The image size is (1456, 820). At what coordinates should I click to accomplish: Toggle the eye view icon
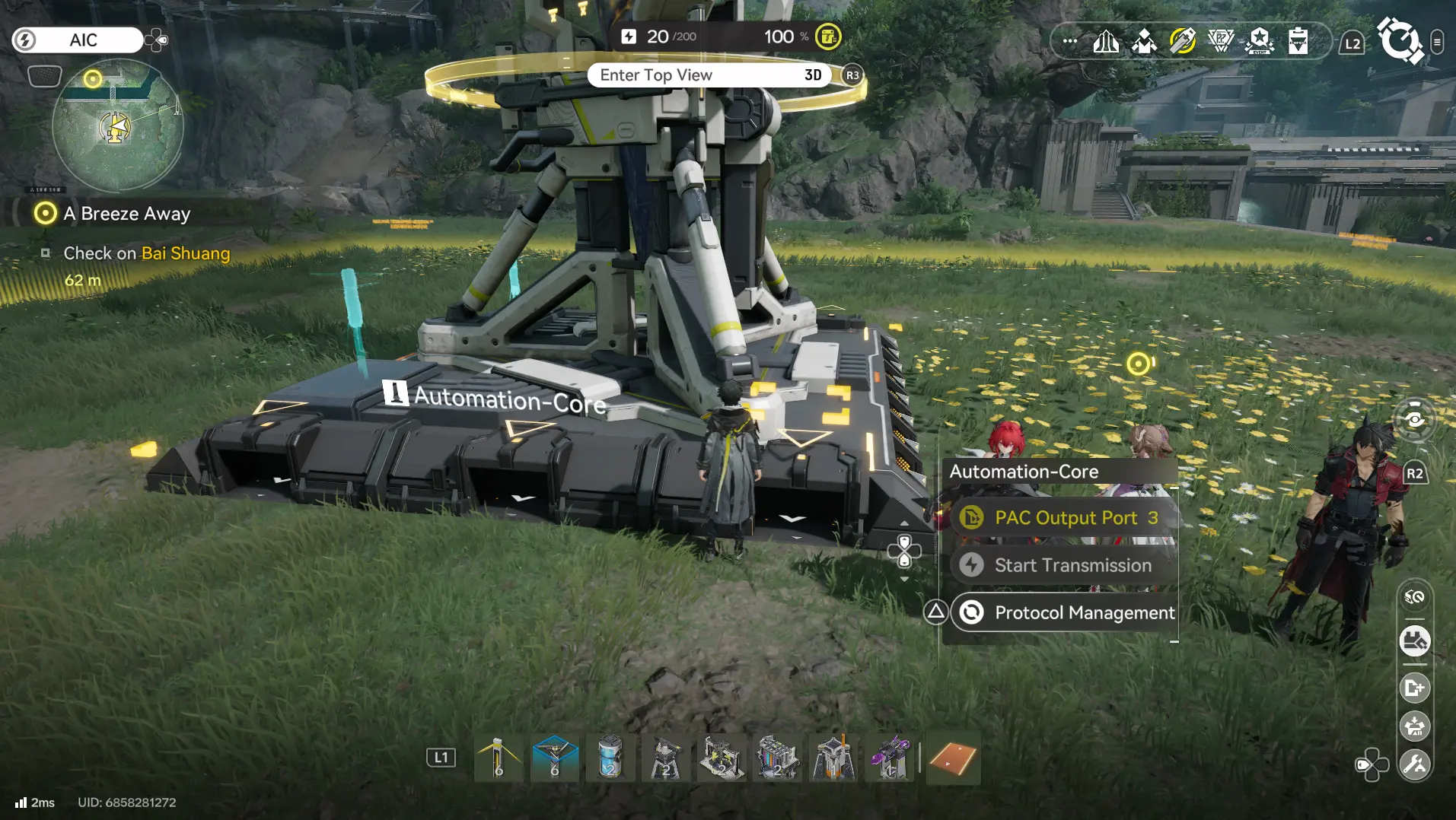pyautogui.click(x=1414, y=420)
